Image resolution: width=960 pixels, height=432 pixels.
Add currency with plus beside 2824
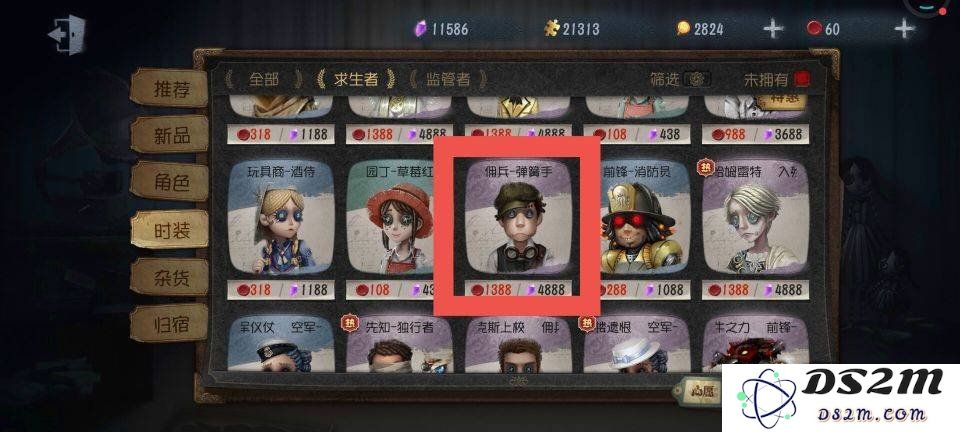tap(773, 28)
